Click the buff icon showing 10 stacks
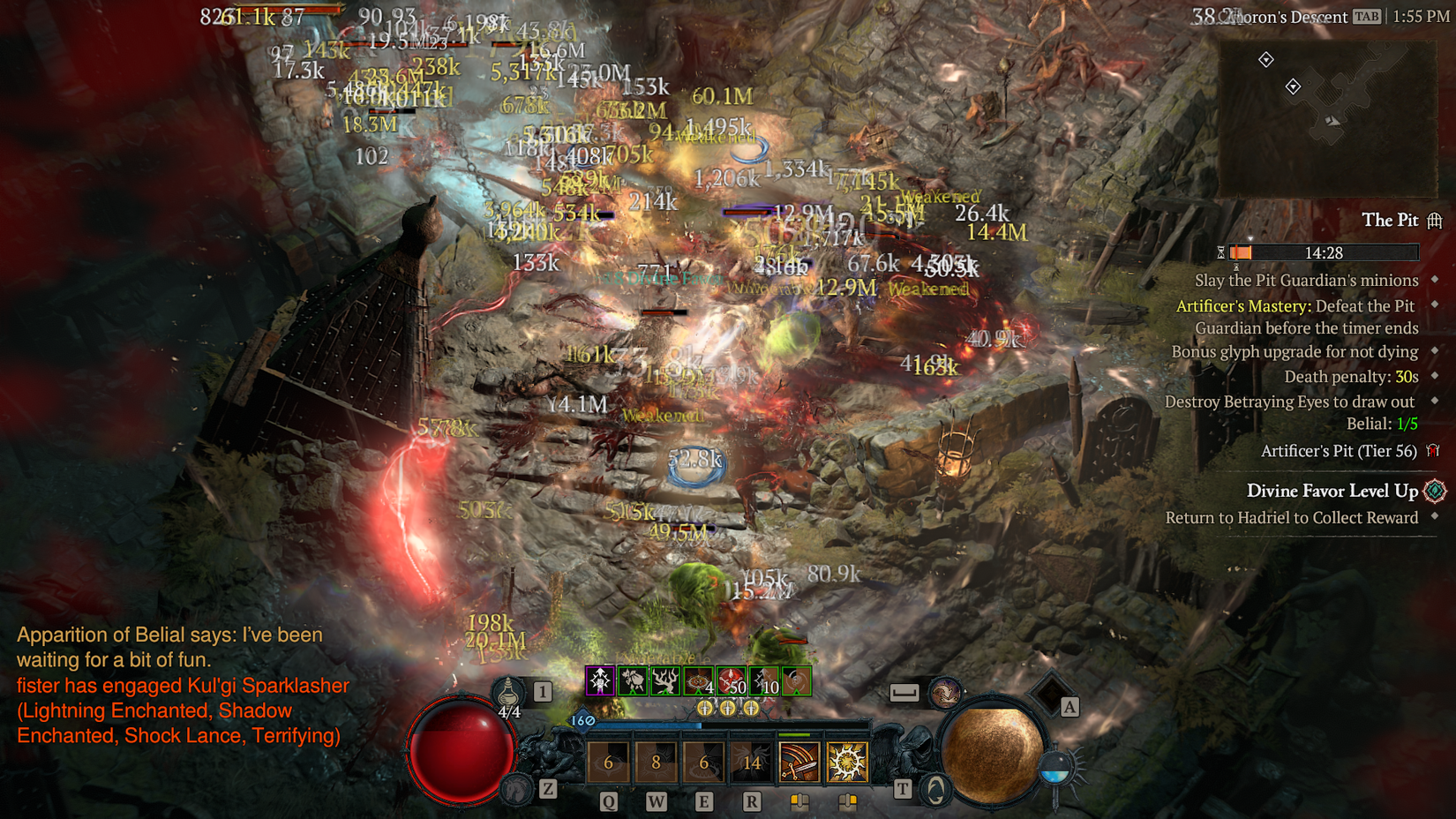Viewport: 1456px width, 819px height. click(763, 681)
